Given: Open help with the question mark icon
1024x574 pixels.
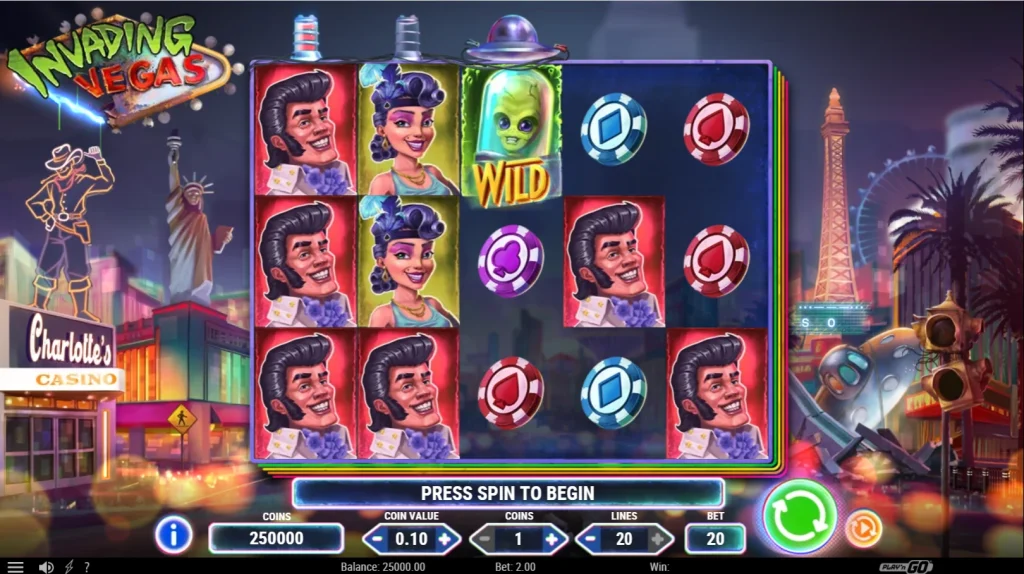Looking at the screenshot, I should click(x=87, y=567).
